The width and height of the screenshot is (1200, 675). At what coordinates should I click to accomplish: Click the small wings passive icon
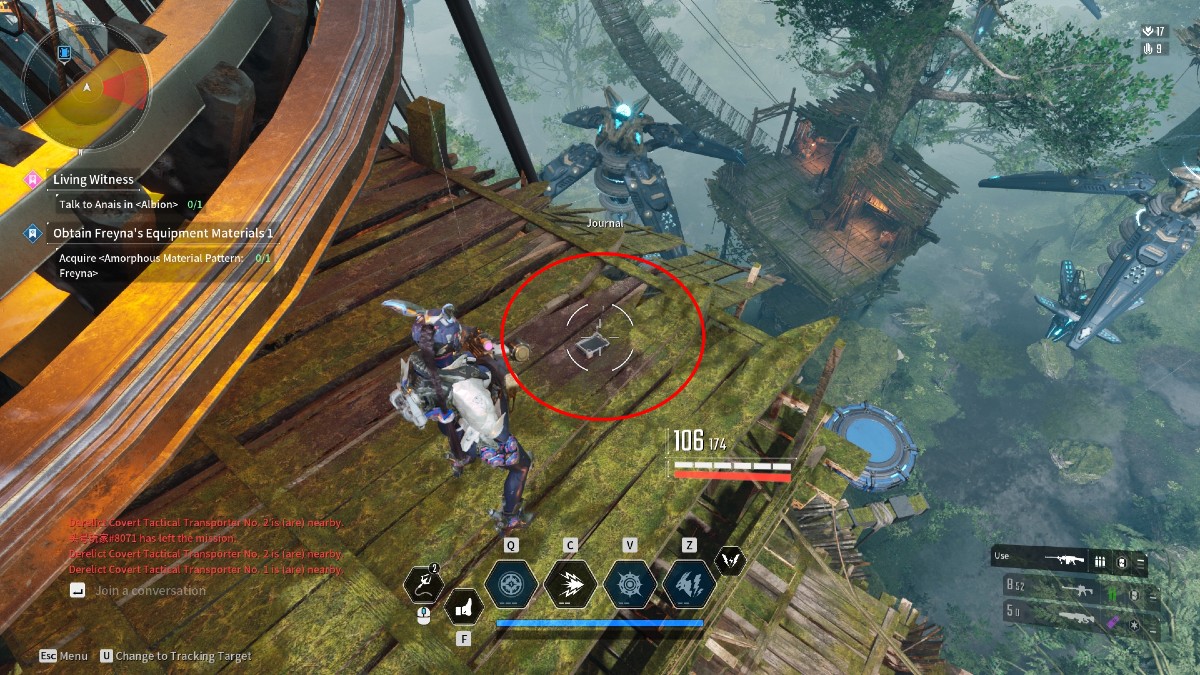[731, 562]
